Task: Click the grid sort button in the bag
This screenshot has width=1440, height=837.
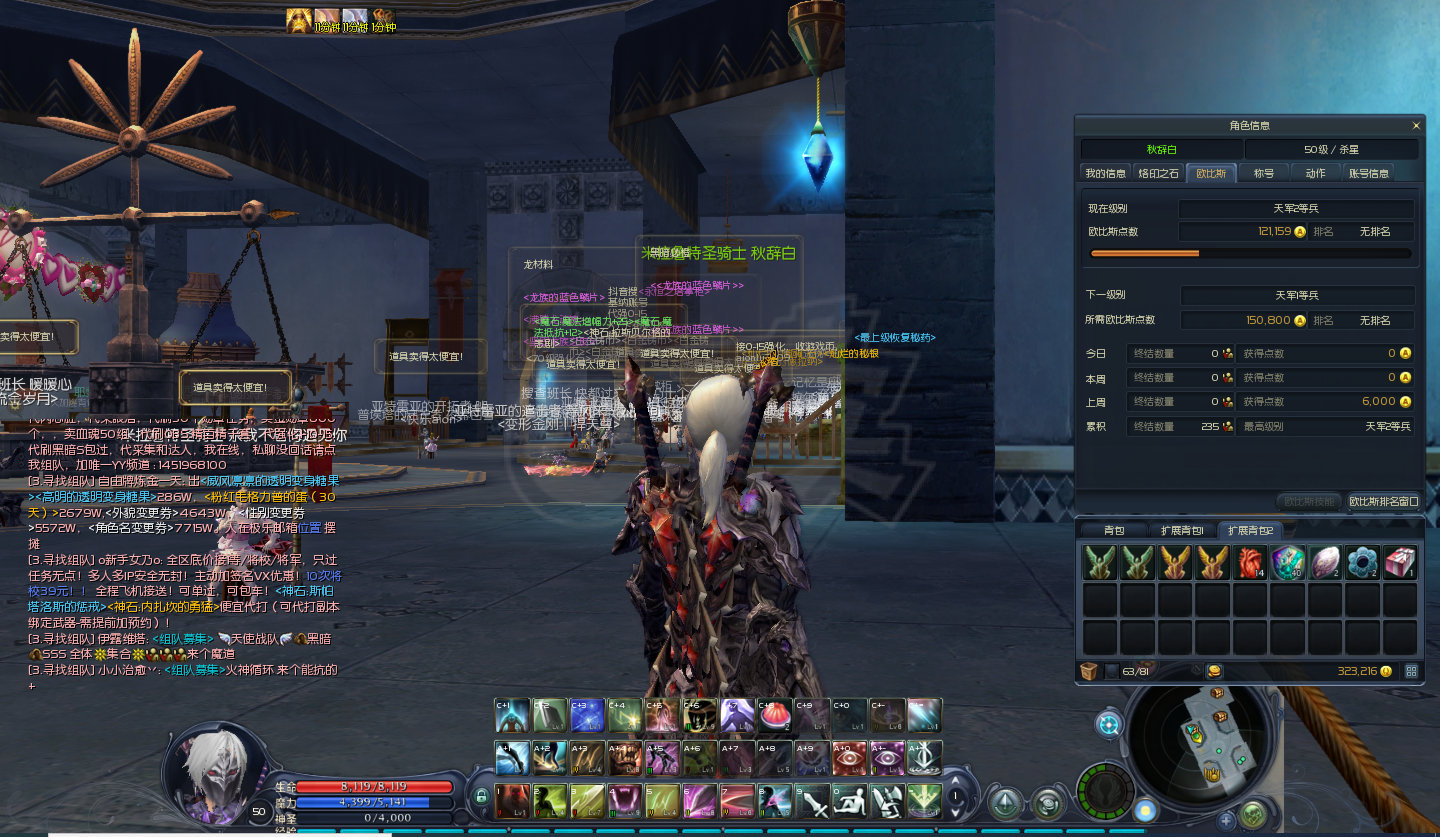Action: click(1411, 671)
